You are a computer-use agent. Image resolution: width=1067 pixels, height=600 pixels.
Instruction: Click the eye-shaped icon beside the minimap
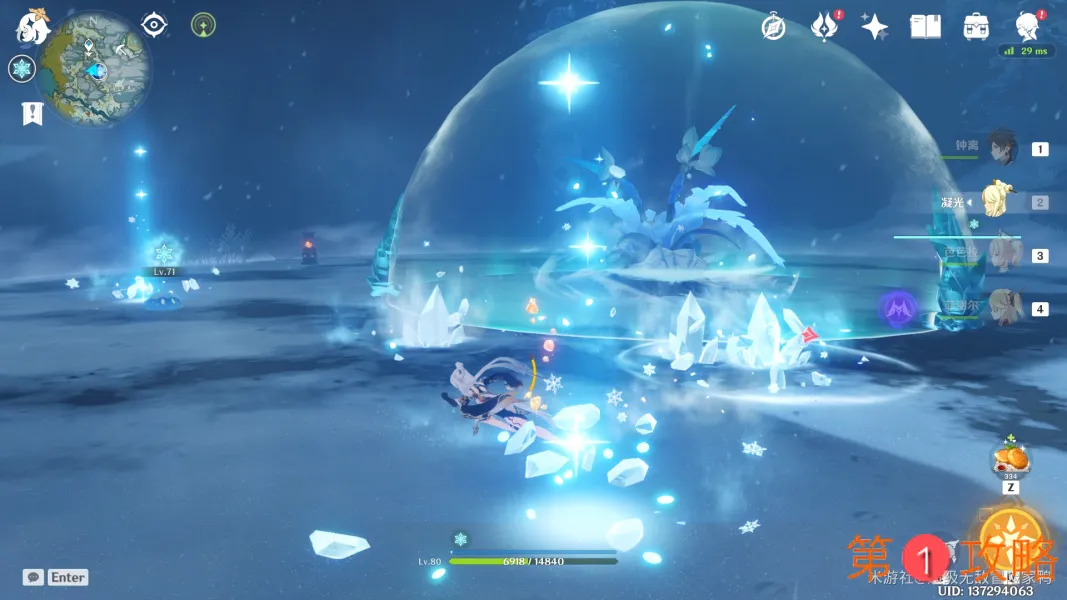point(154,25)
